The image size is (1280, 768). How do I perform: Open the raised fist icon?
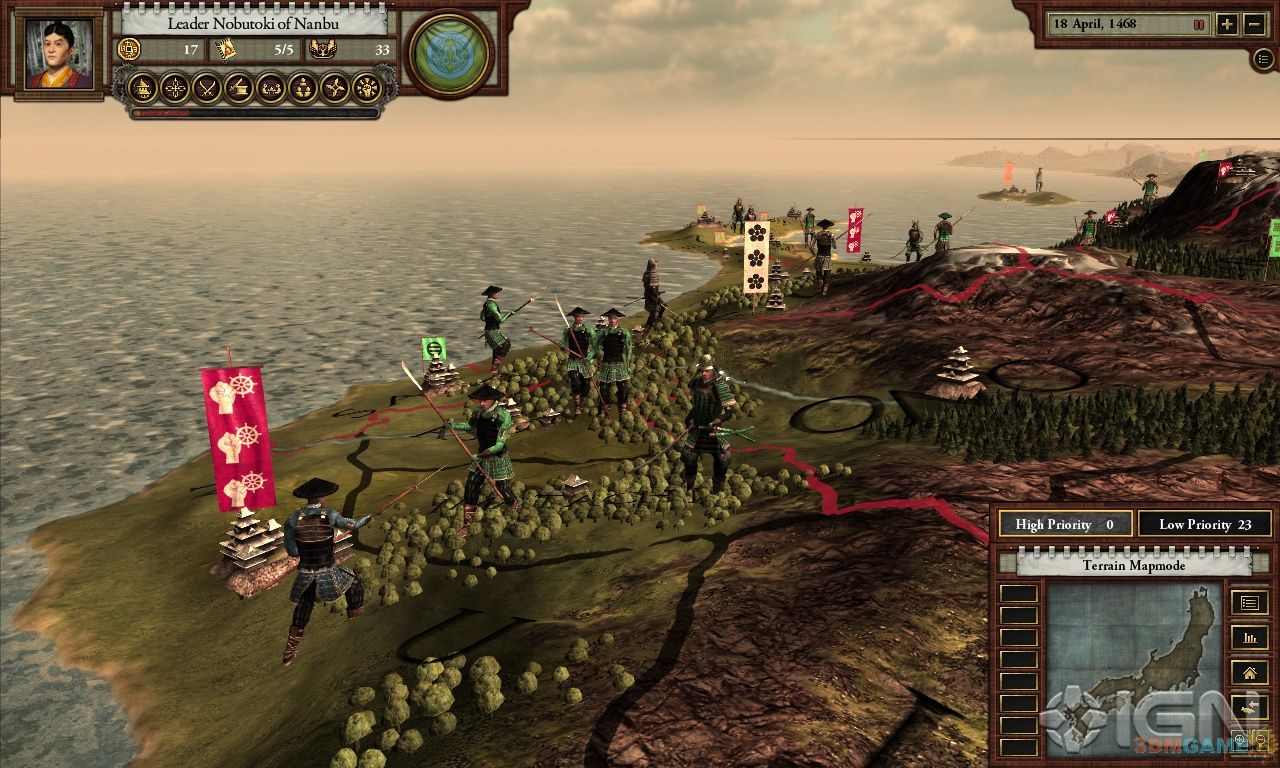(x=367, y=88)
